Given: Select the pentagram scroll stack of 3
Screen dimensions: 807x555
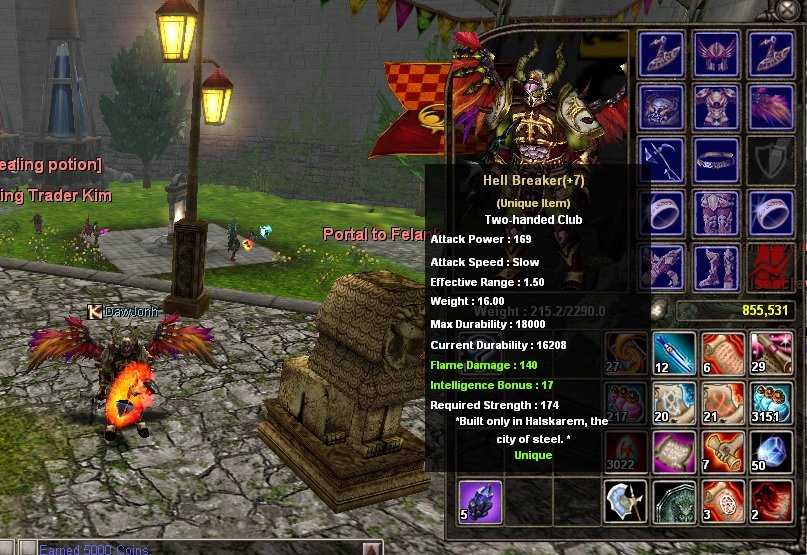Looking at the screenshot, I should tap(722, 501).
